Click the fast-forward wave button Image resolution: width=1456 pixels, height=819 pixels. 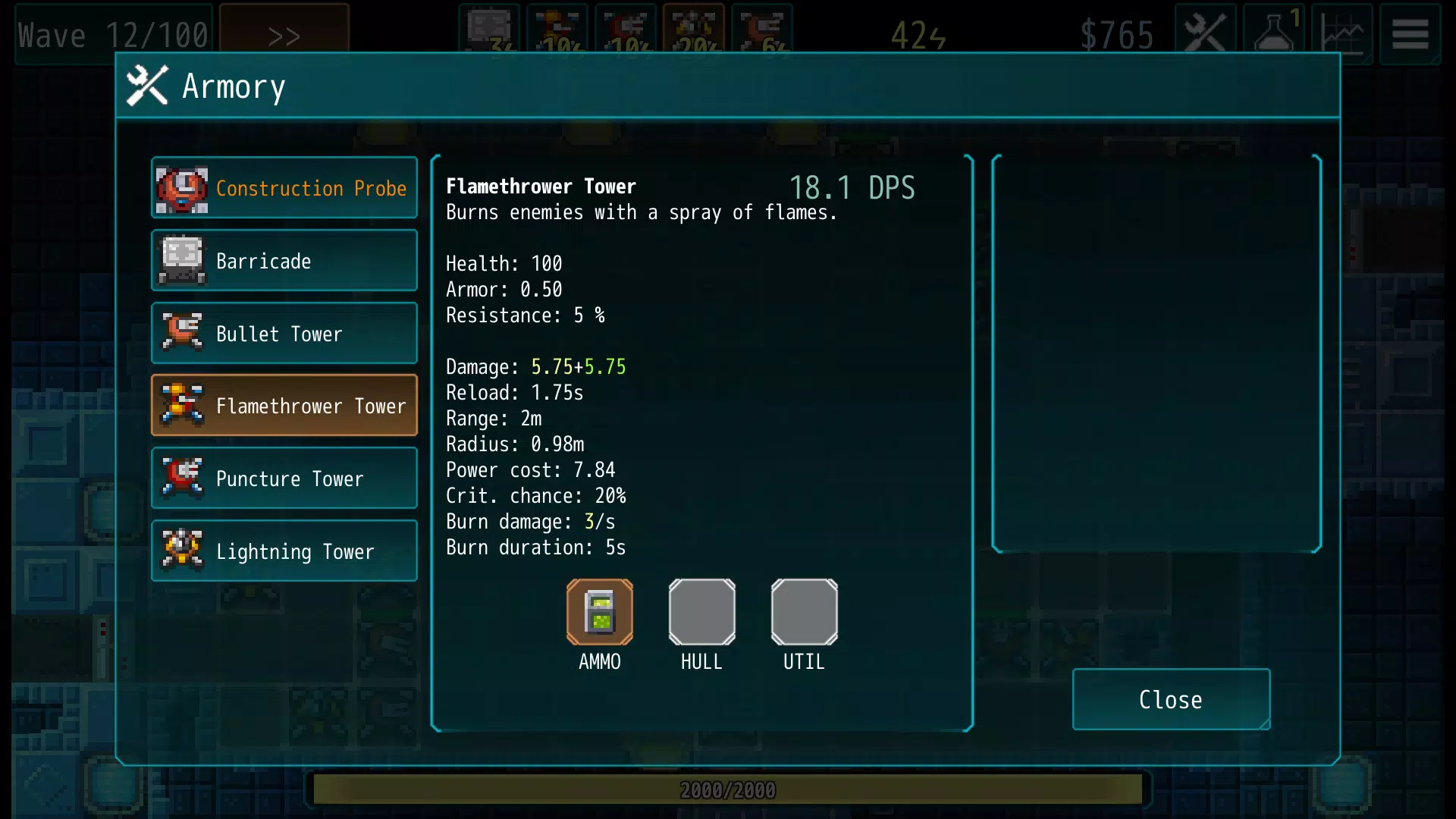(284, 34)
